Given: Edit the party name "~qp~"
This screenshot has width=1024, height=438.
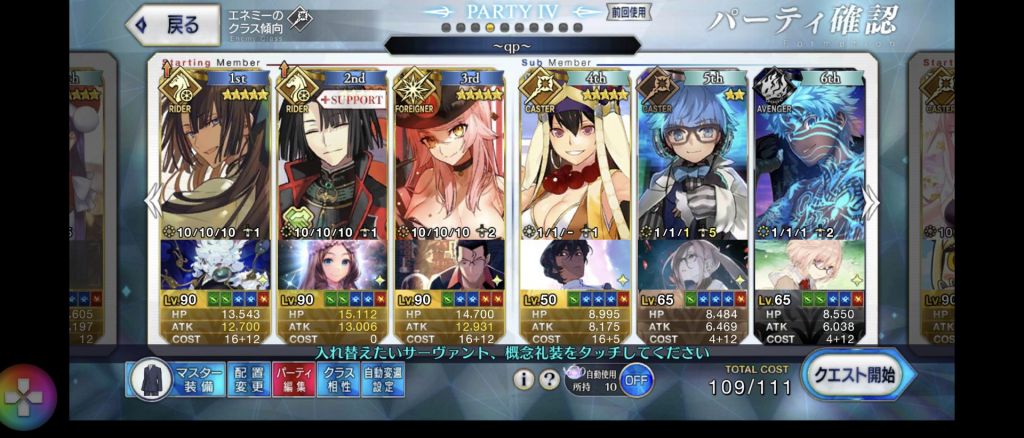Looking at the screenshot, I should tap(512, 46).
